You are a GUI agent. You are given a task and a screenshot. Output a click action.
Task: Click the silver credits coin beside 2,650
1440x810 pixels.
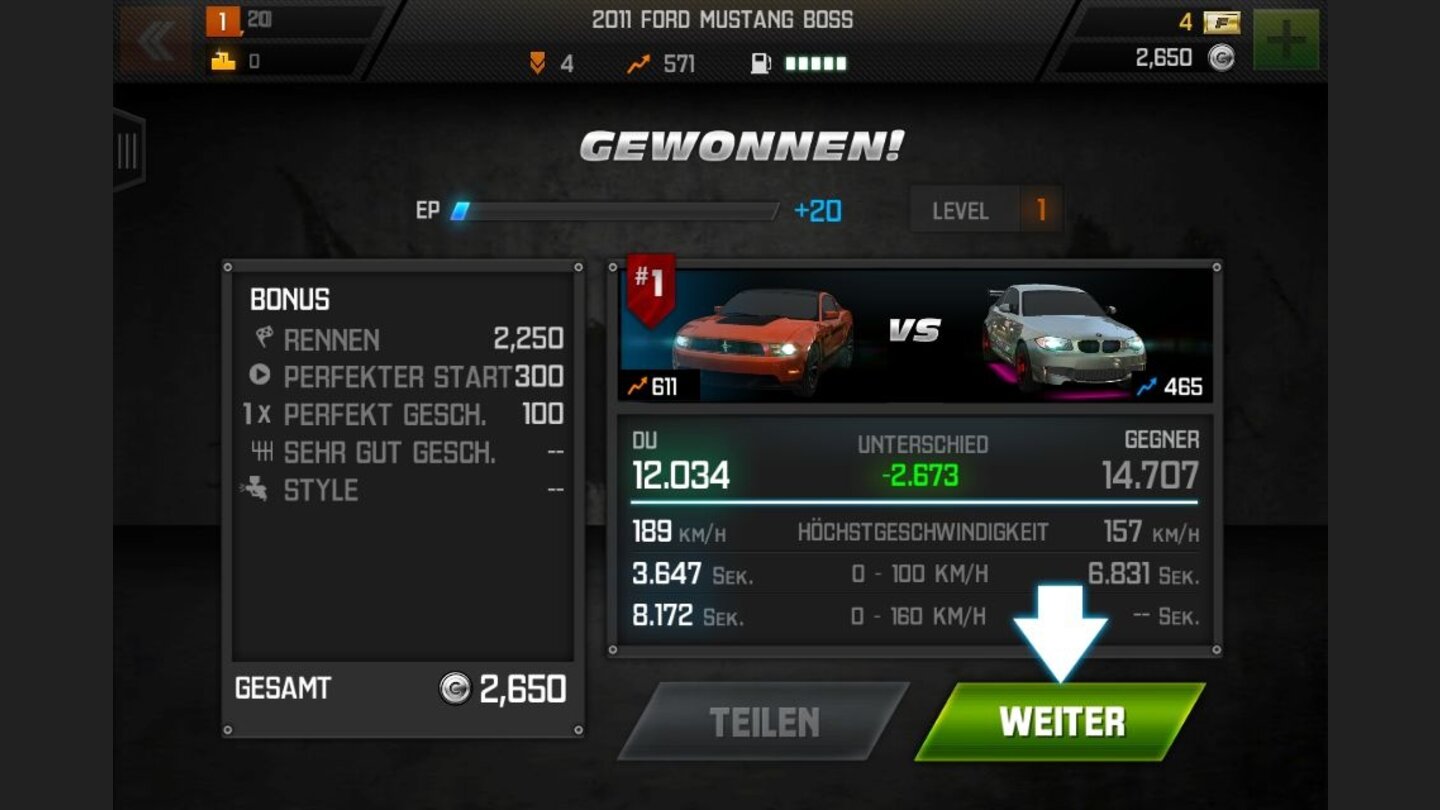(1223, 57)
